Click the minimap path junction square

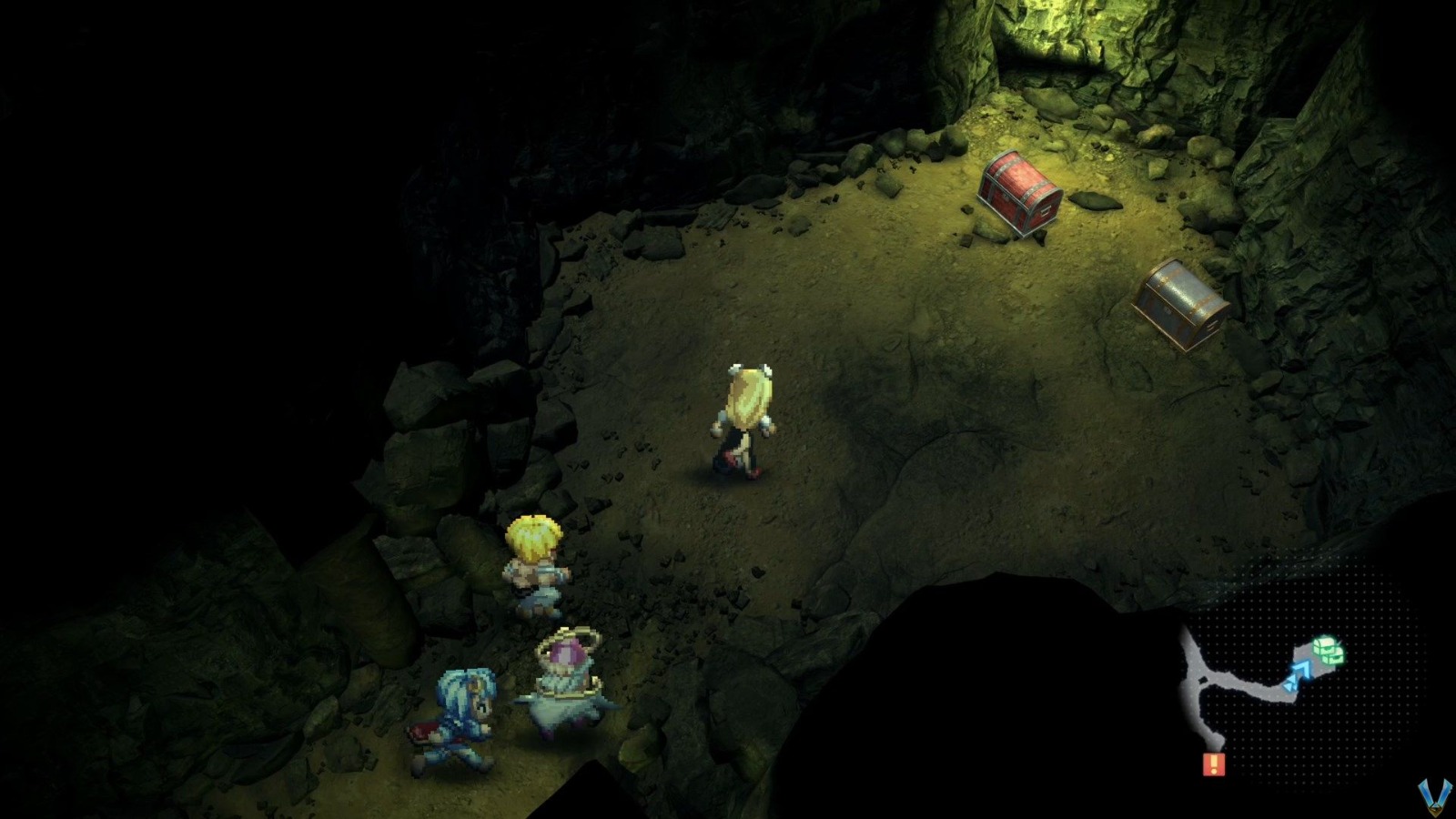point(1201,680)
